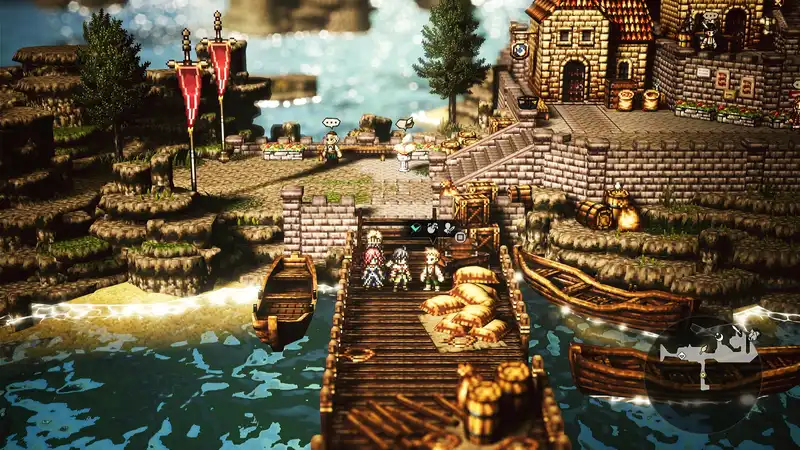This screenshot has height=450, width=800.
Task: Activate the figure-with-sword path action icon
Action: tap(449, 230)
